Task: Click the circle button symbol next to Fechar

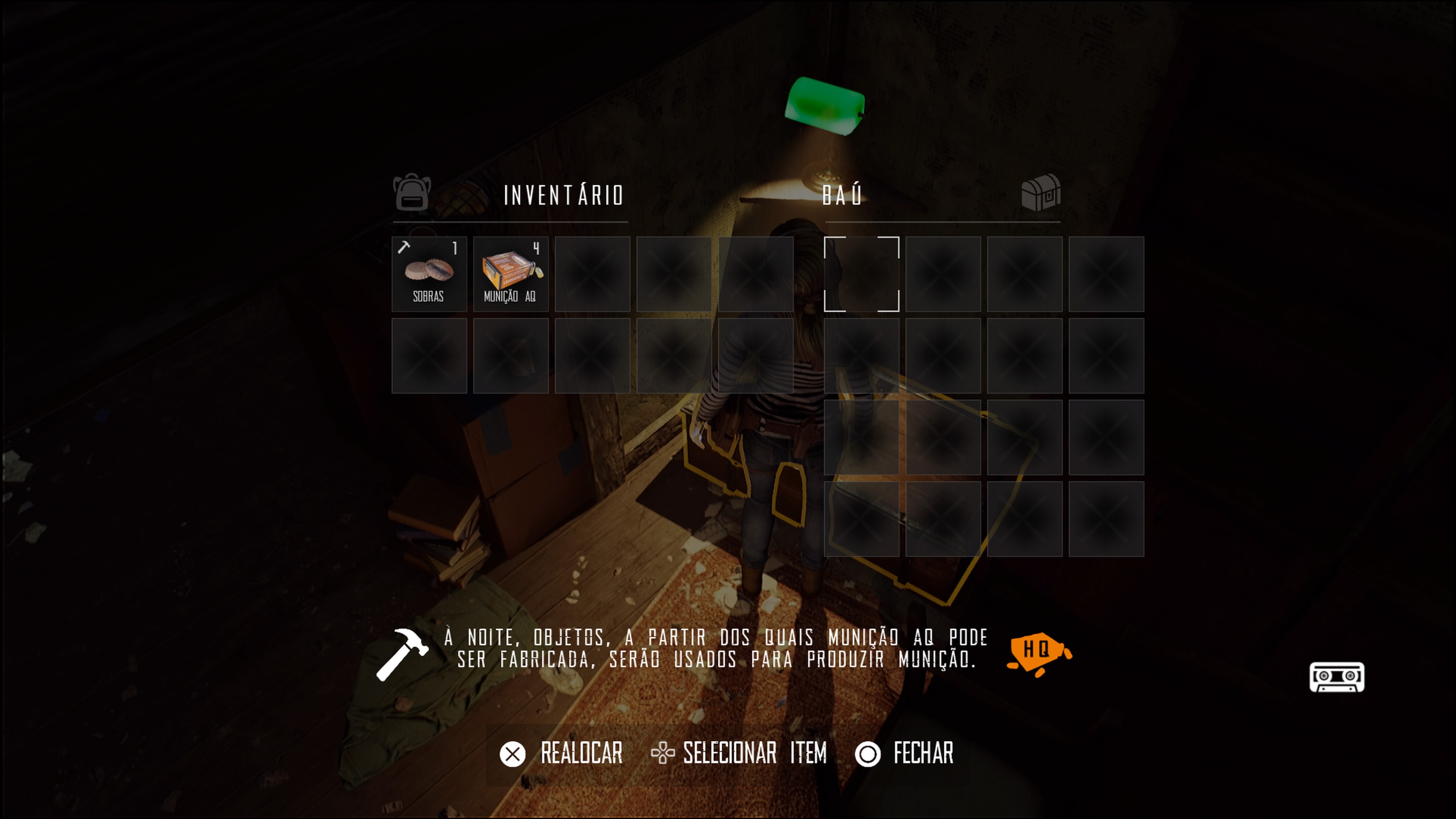Action: point(869,753)
